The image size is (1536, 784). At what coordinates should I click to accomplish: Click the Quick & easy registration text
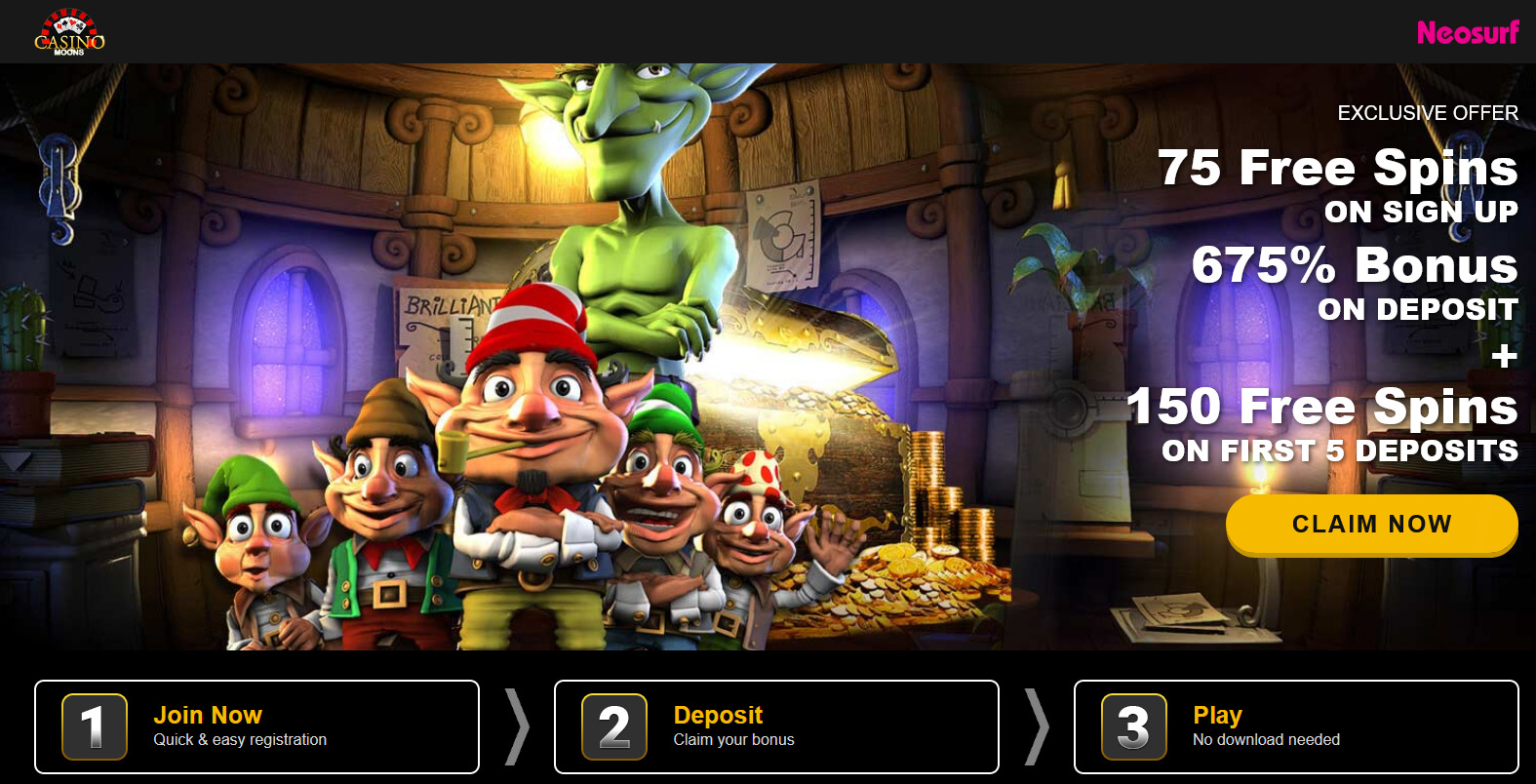point(240,740)
